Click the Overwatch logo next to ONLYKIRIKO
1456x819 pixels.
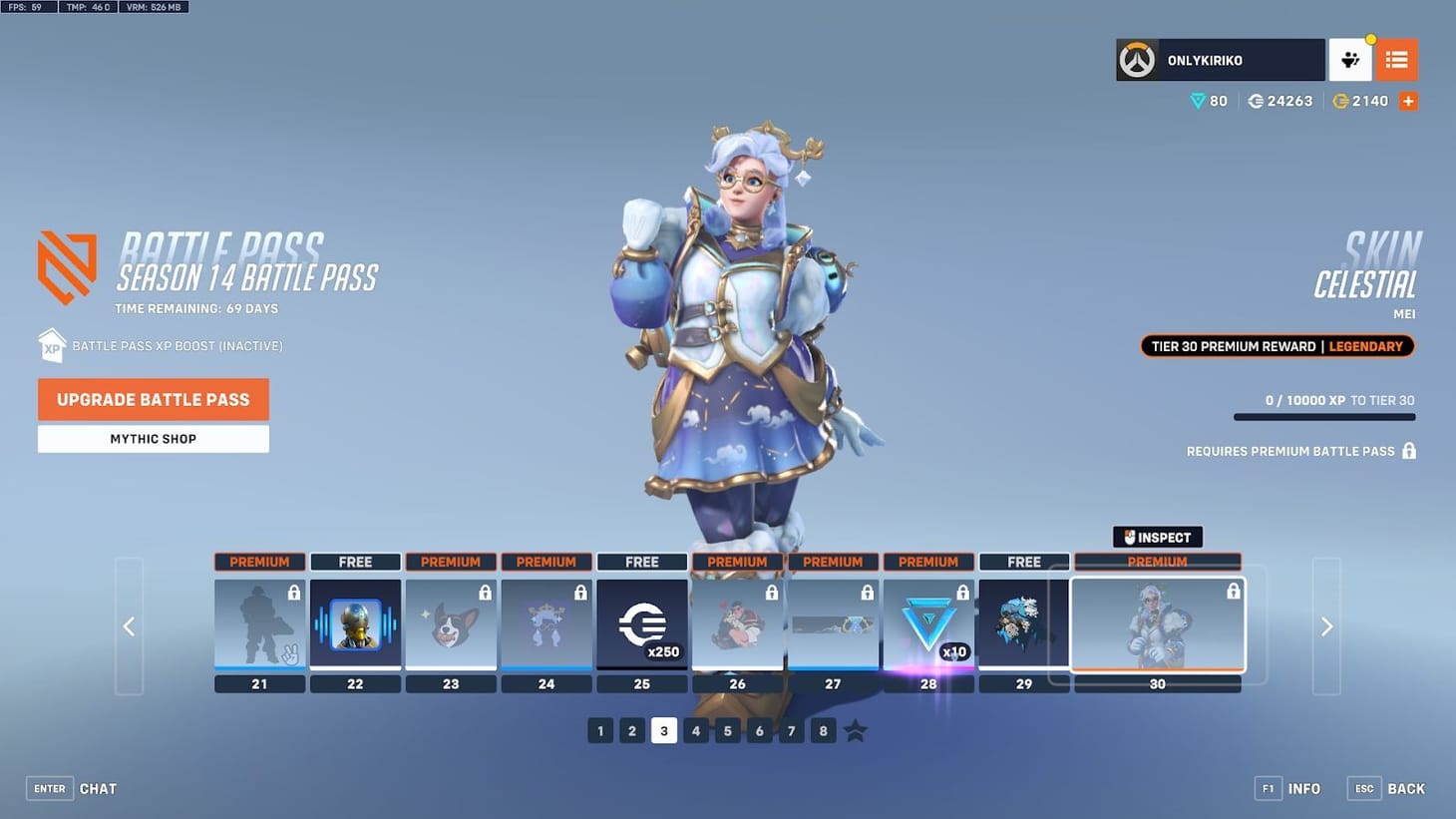point(1137,59)
